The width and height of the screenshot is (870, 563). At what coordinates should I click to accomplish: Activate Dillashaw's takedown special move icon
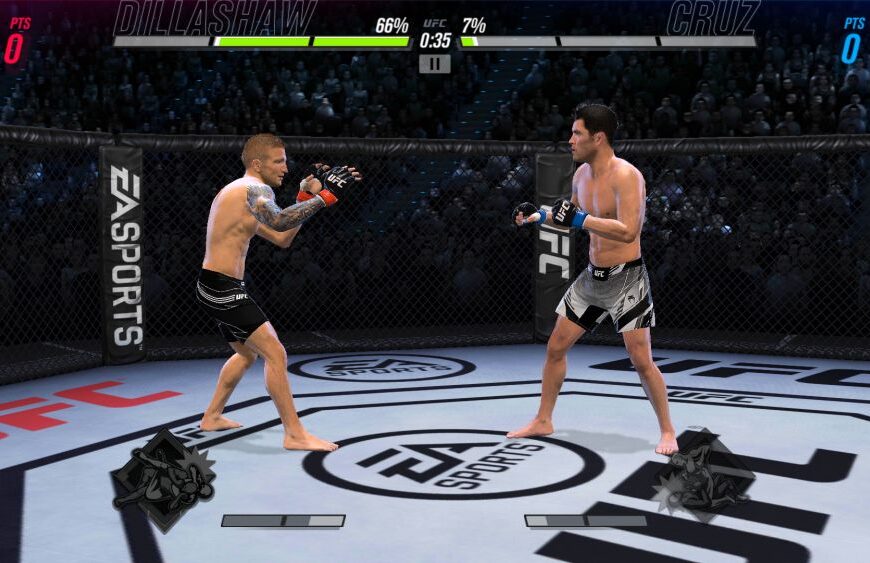(x=164, y=480)
